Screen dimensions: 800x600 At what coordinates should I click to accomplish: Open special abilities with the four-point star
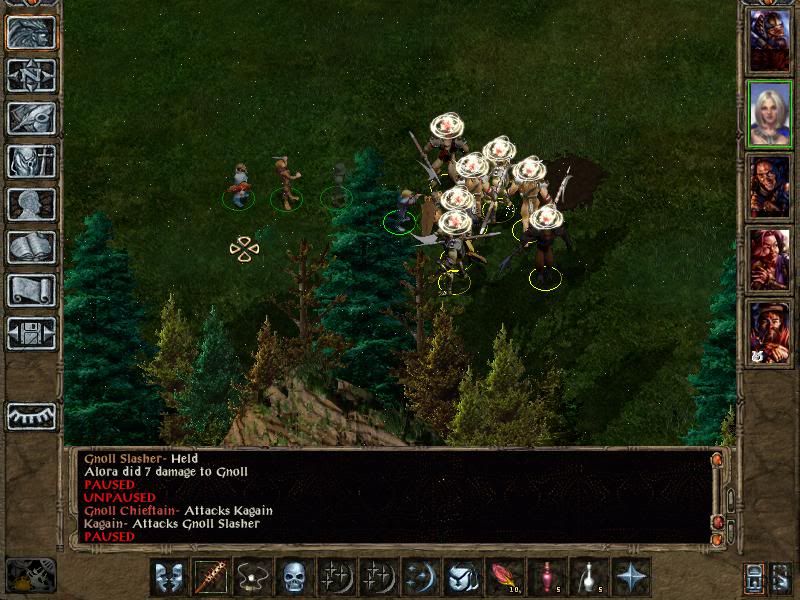point(631,577)
